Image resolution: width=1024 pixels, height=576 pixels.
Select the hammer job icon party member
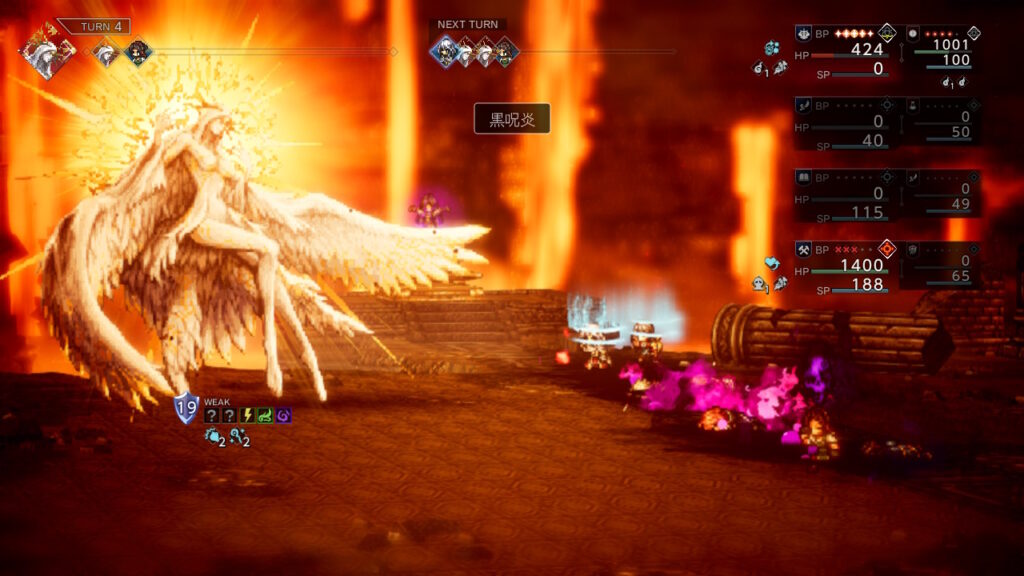803,249
